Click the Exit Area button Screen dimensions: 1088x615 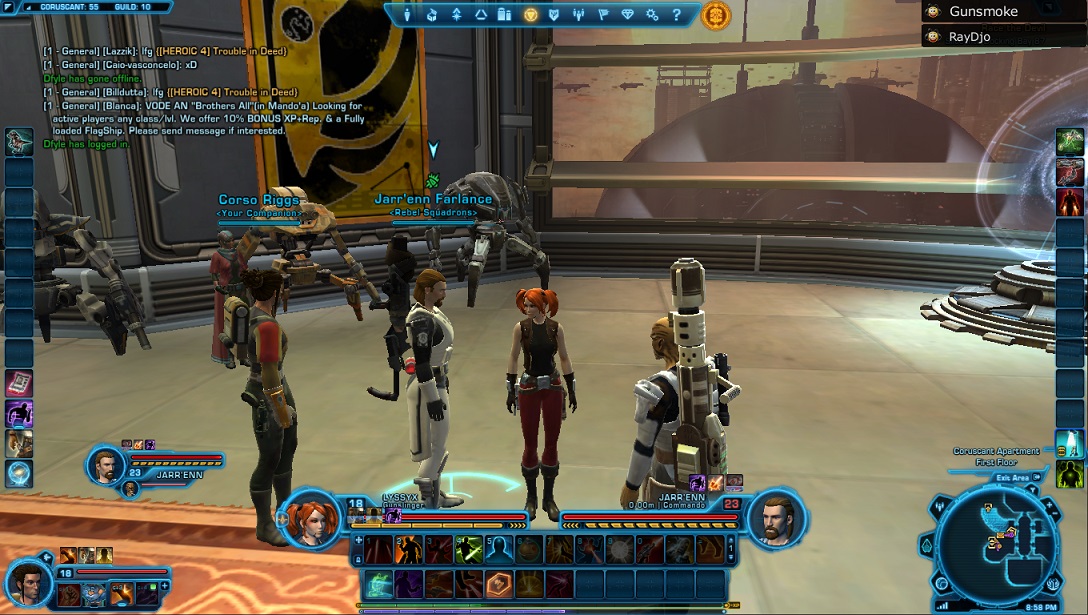tap(1012, 478)
